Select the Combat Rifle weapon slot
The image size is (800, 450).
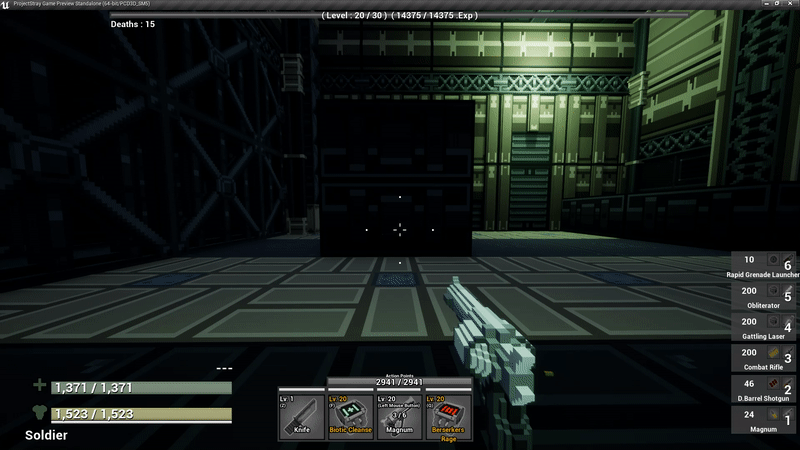point(765,357)
